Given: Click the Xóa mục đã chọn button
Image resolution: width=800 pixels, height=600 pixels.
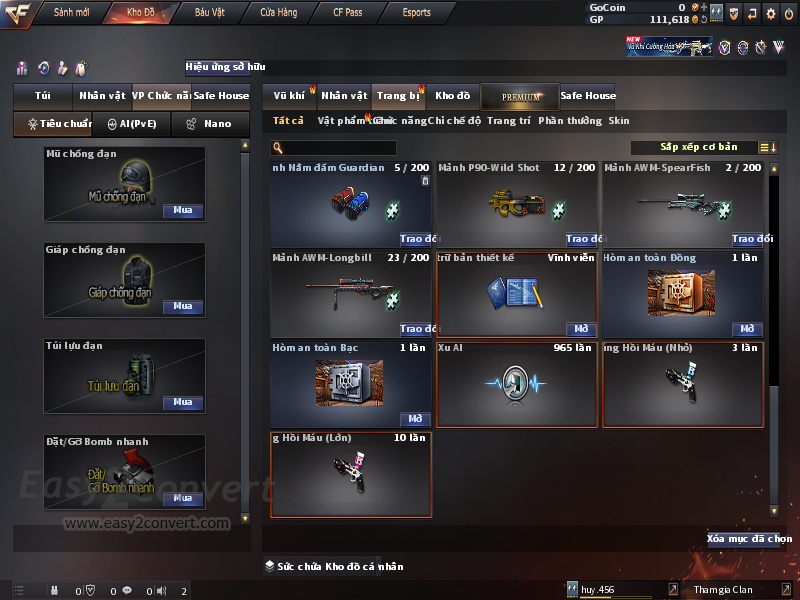Looking at the screenshot, I should pyautogui.click(x=743, y=539).
